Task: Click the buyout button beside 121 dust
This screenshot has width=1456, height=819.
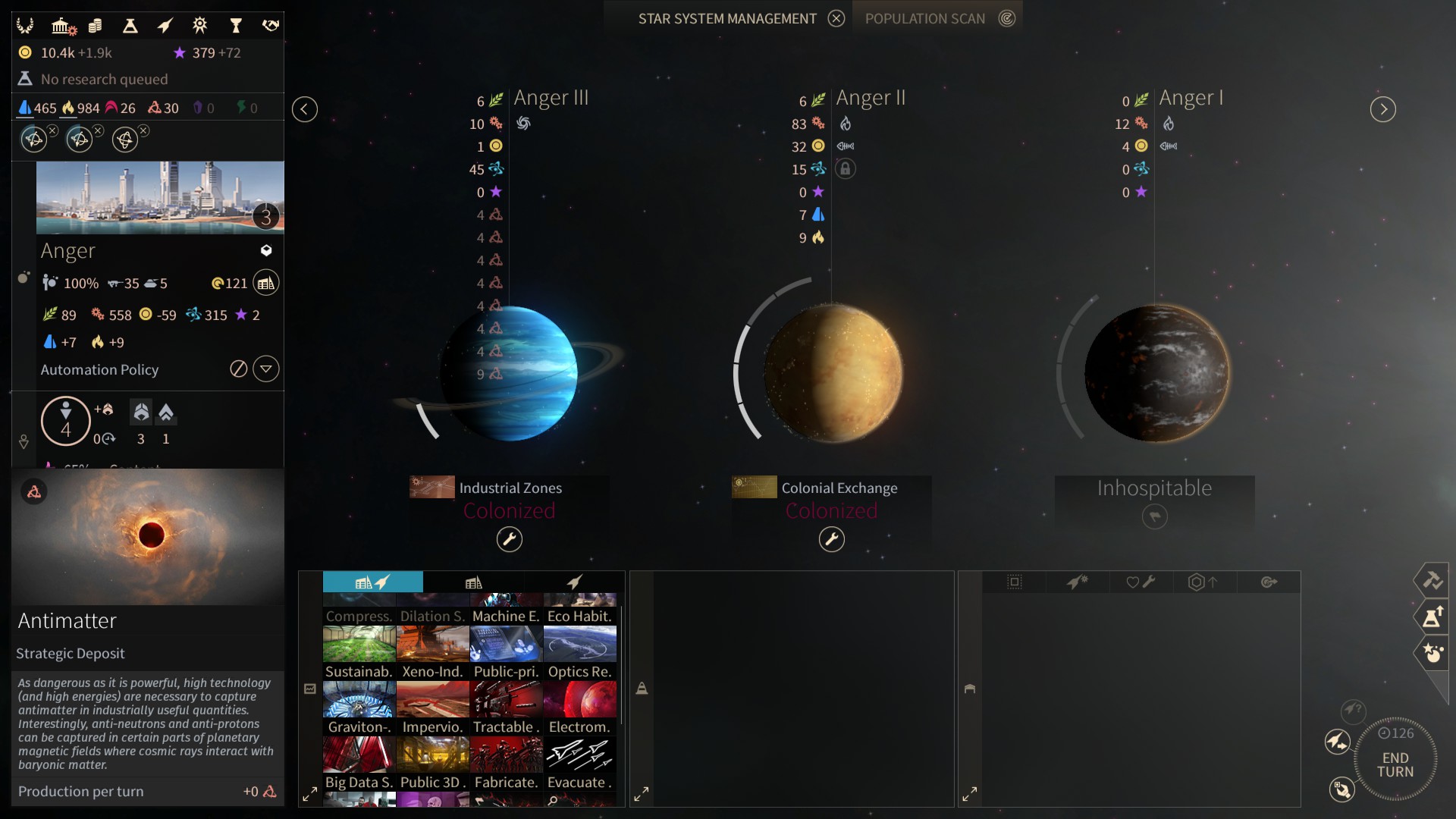Action: [x=265, y=283]
